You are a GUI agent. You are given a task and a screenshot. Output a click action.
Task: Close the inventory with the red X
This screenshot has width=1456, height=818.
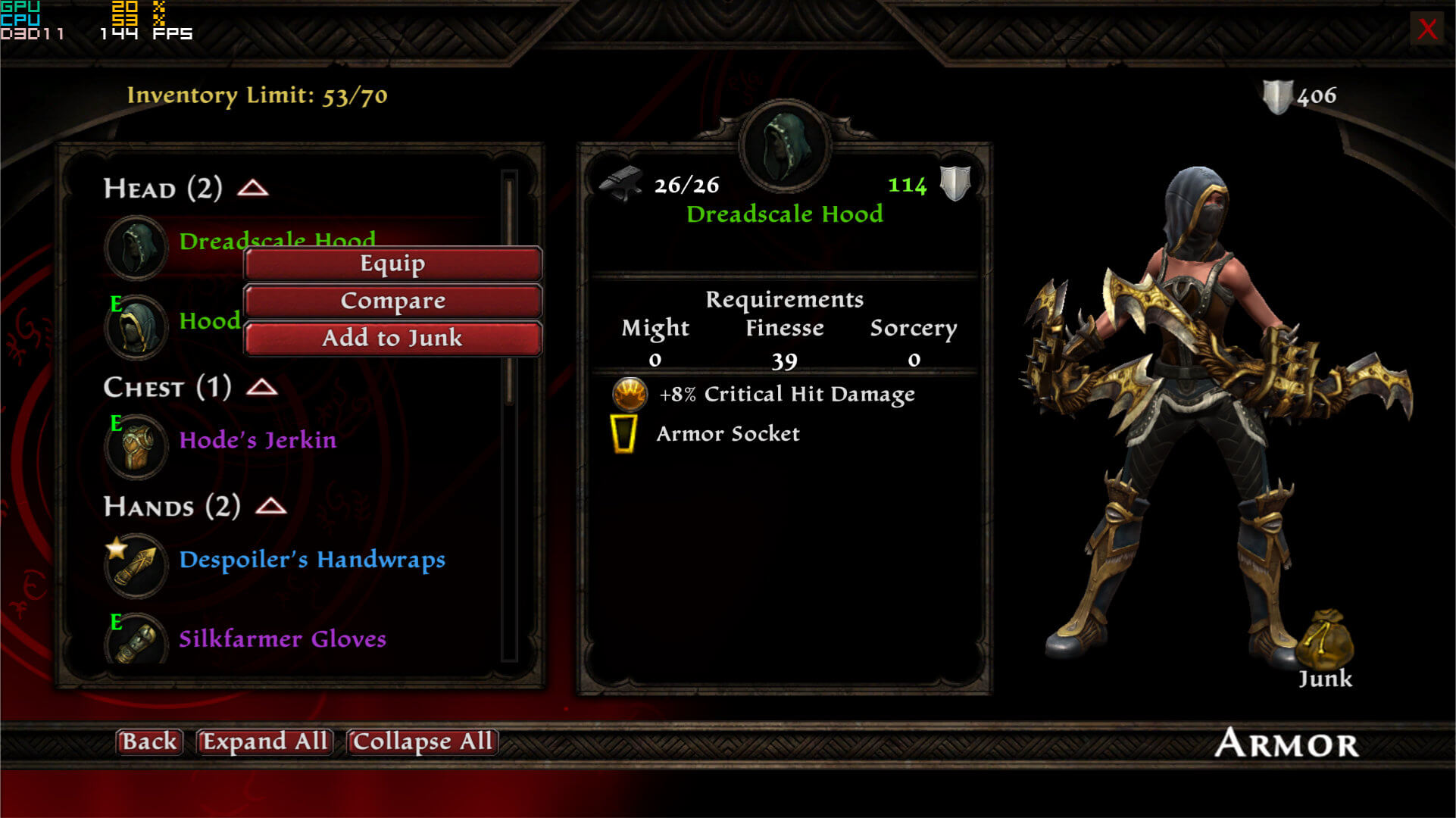click(1426, 29)
